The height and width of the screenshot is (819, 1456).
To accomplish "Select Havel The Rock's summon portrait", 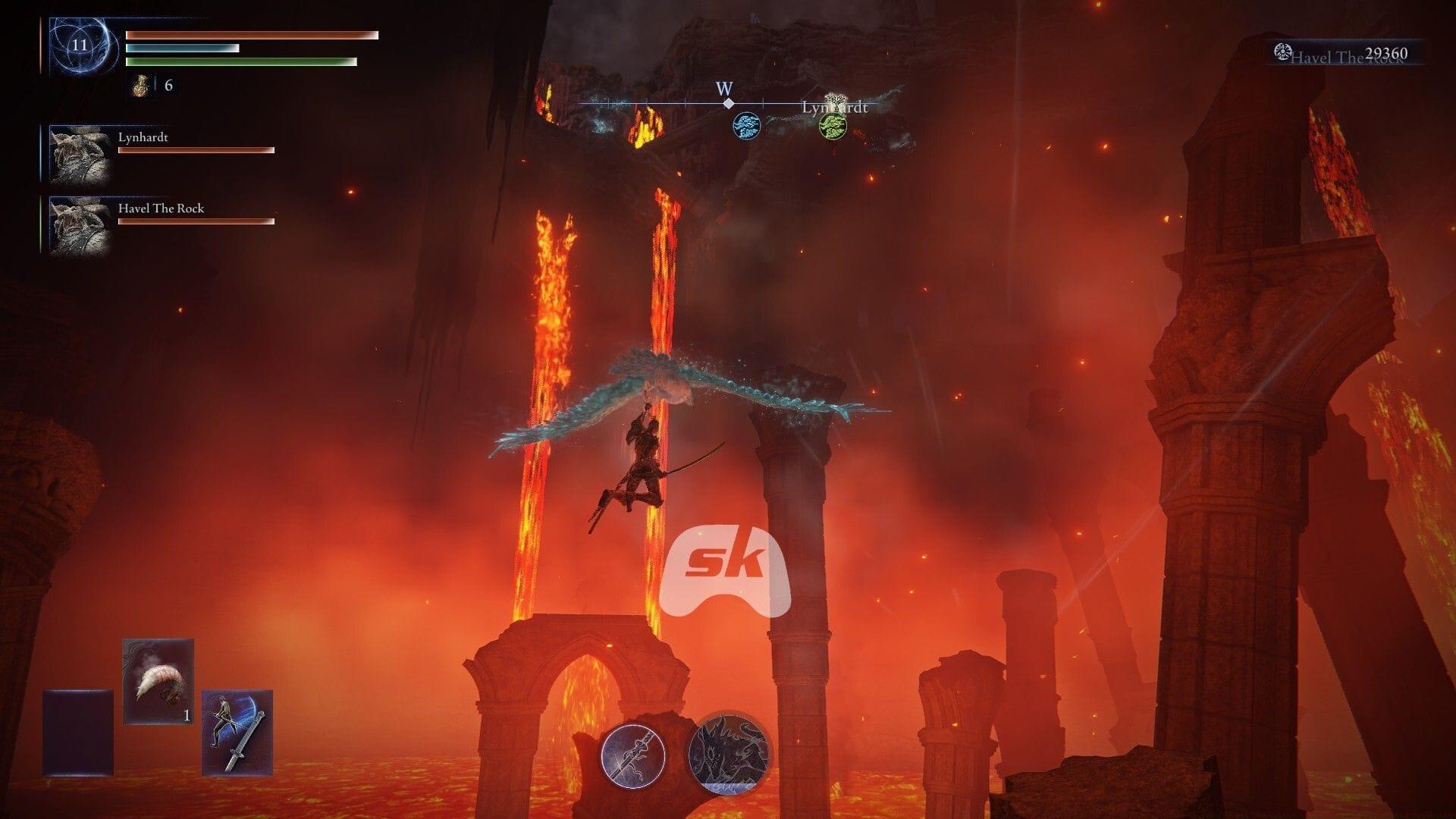I will [x=78, y=224].
